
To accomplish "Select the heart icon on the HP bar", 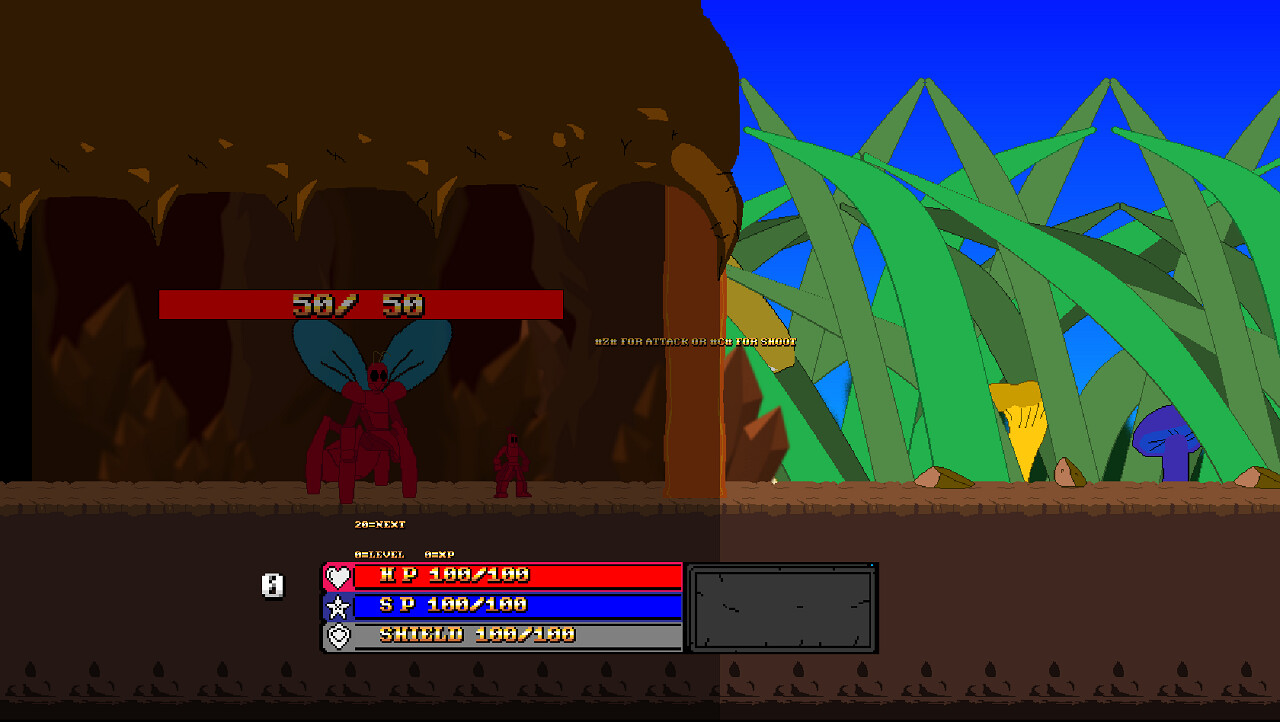I will pos(341,576).
